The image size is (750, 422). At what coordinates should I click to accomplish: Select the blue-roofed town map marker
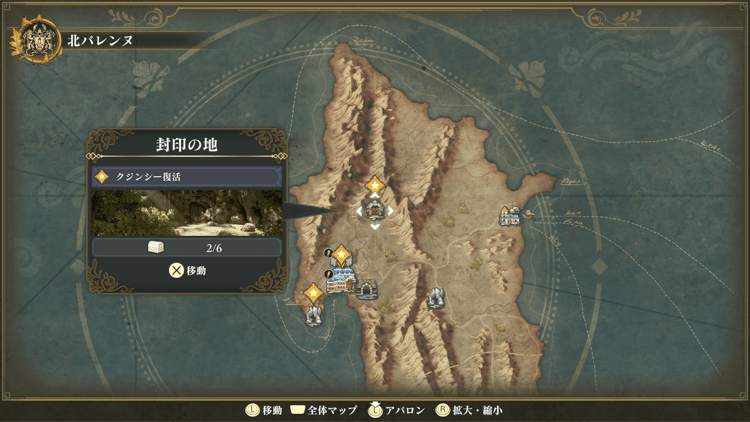click(x=340, y=280)
